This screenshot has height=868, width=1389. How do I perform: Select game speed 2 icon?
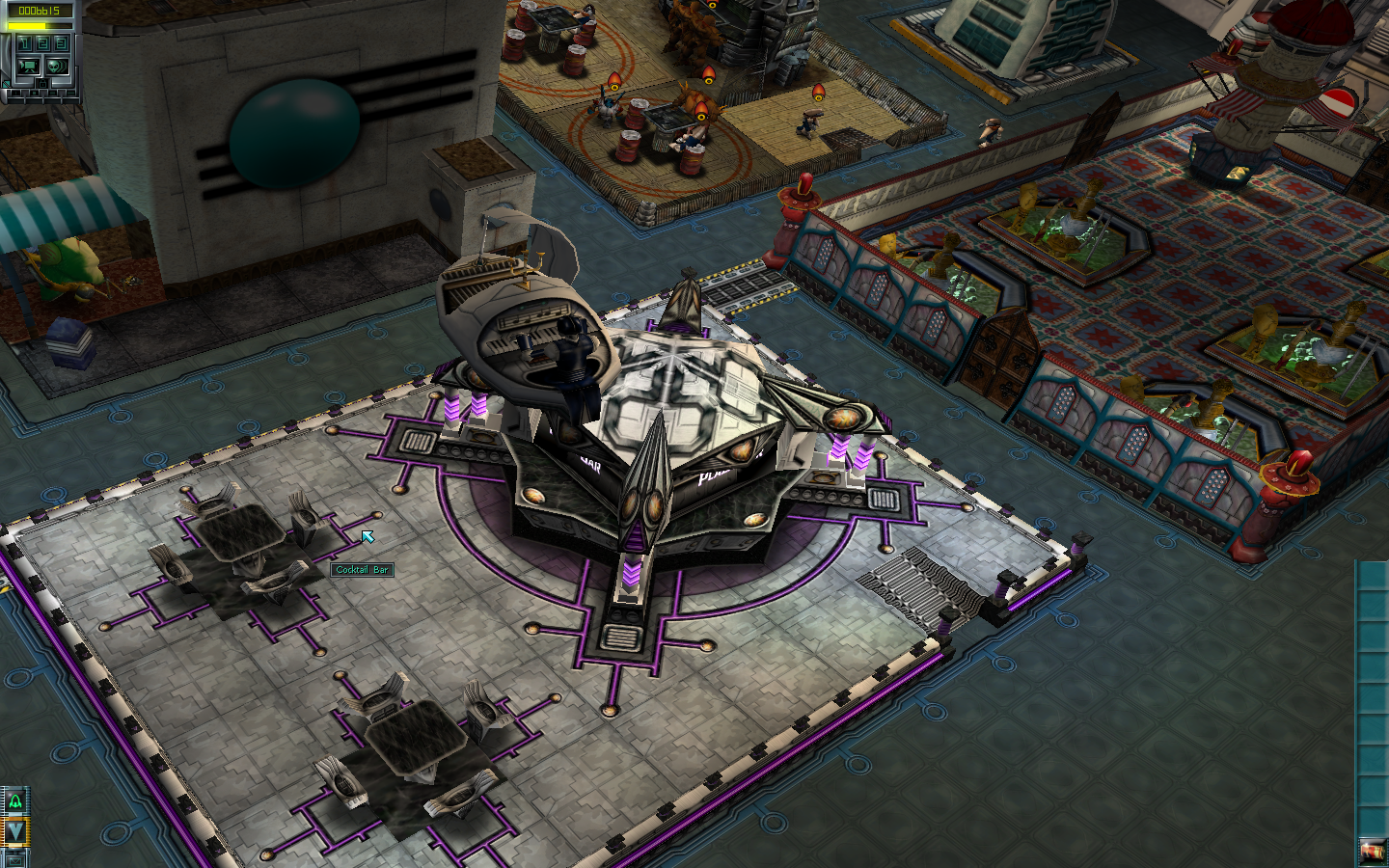pyautogui.click(x=41, y=43)
